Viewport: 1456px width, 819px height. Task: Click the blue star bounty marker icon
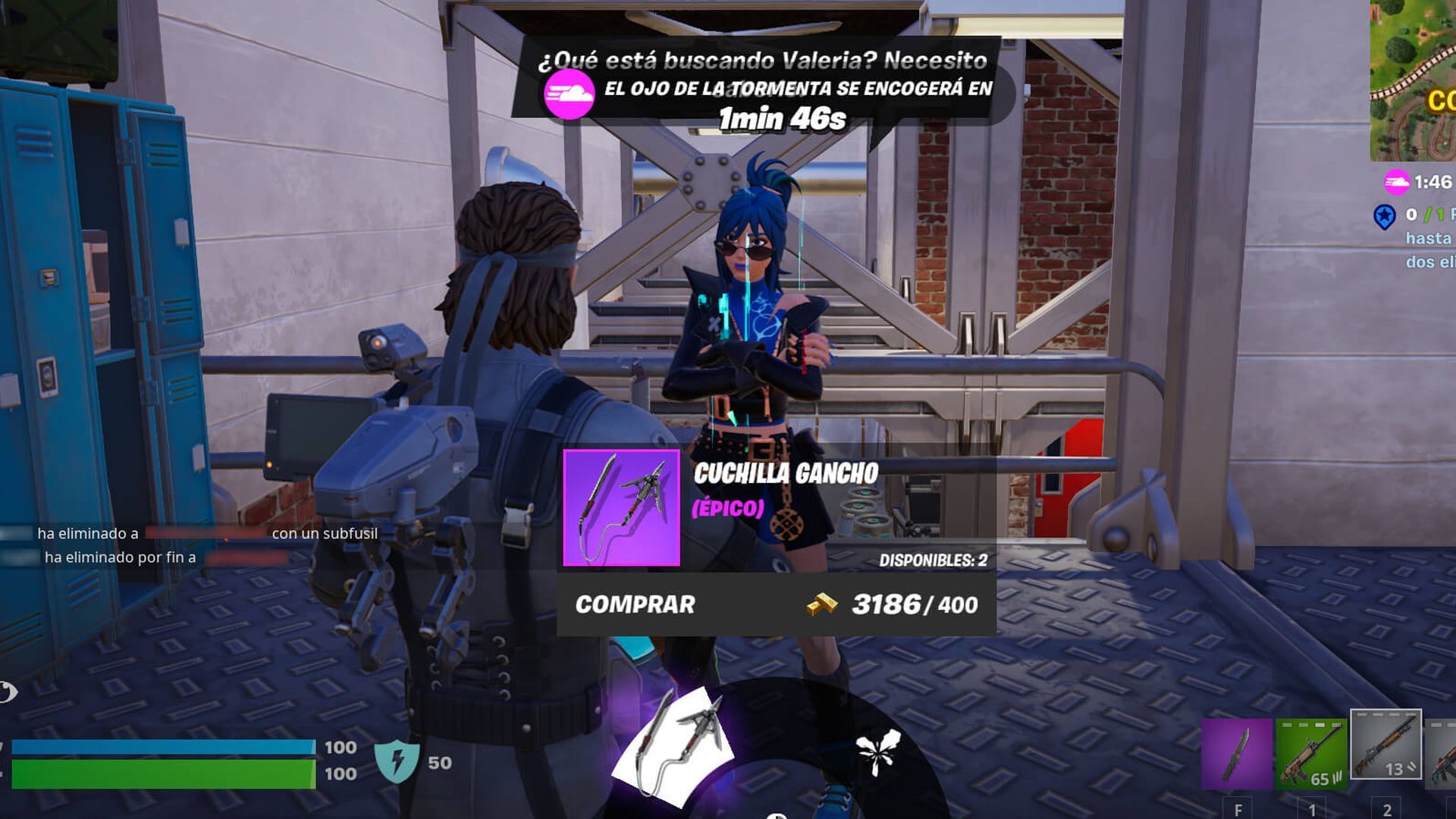click(x=1384, y=216)
